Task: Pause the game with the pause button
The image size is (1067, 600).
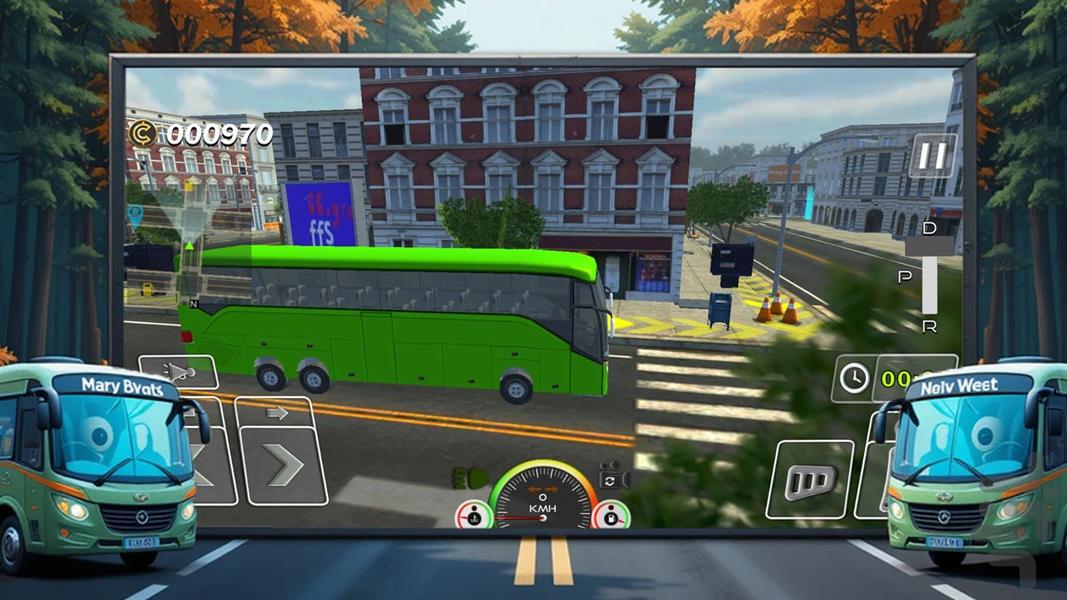Action: pyautogui.click(x=932, y=157)
